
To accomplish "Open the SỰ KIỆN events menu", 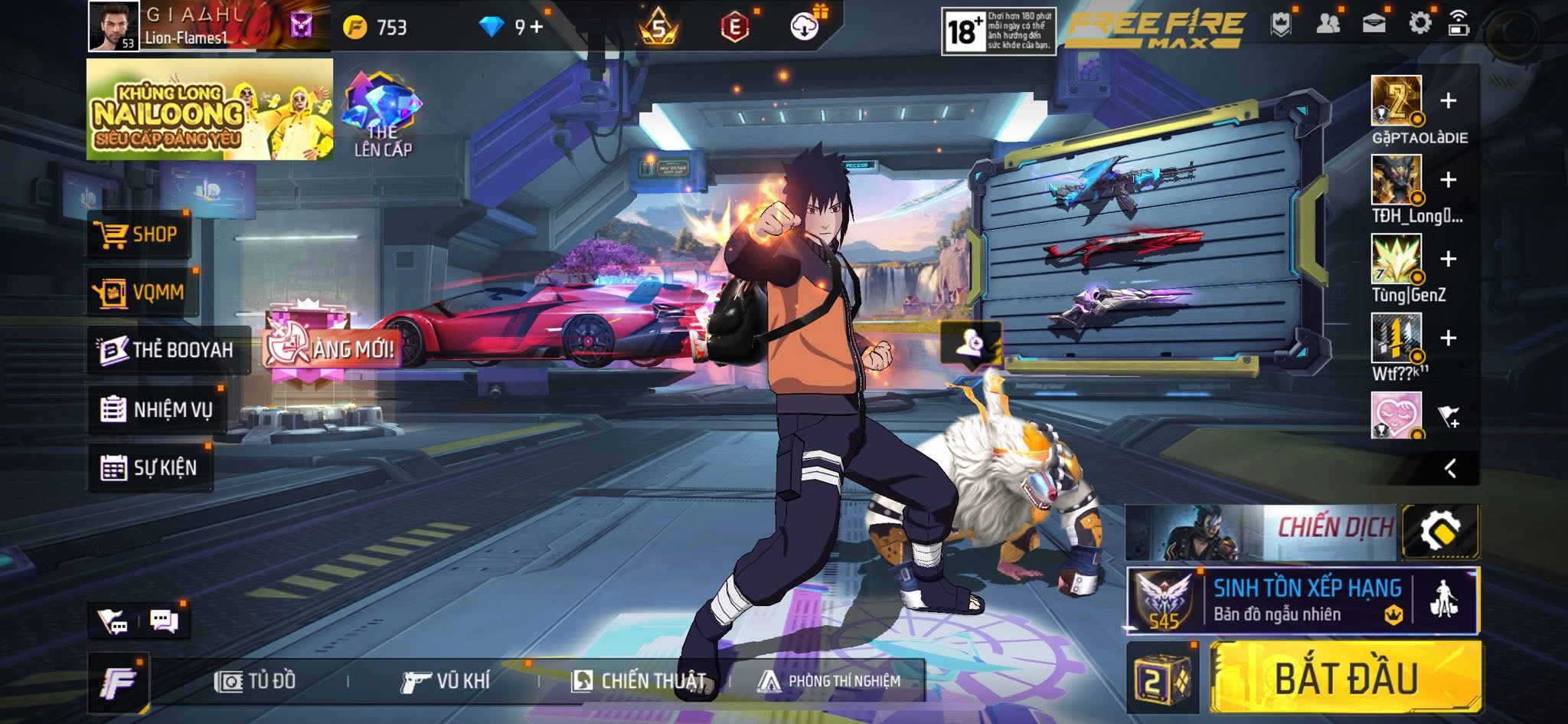I will tap(149, 467).
